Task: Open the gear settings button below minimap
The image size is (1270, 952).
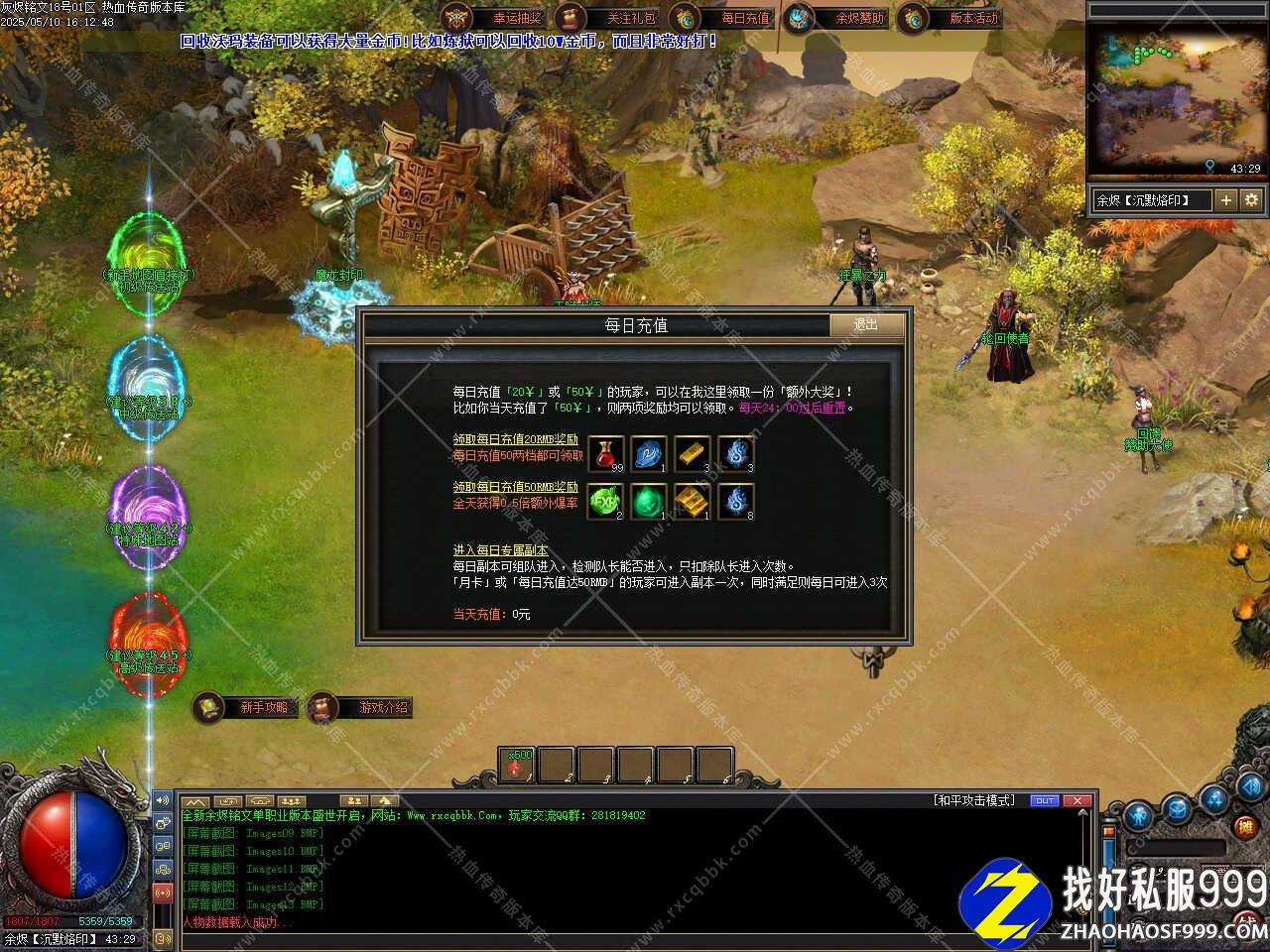Action: [1251, 200]
